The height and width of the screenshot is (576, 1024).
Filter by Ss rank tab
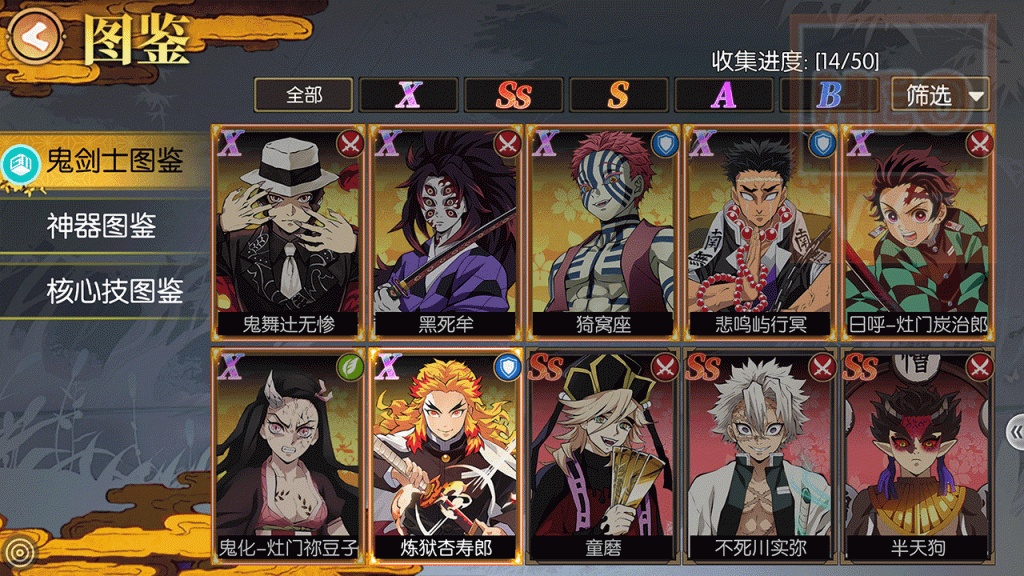513,95
